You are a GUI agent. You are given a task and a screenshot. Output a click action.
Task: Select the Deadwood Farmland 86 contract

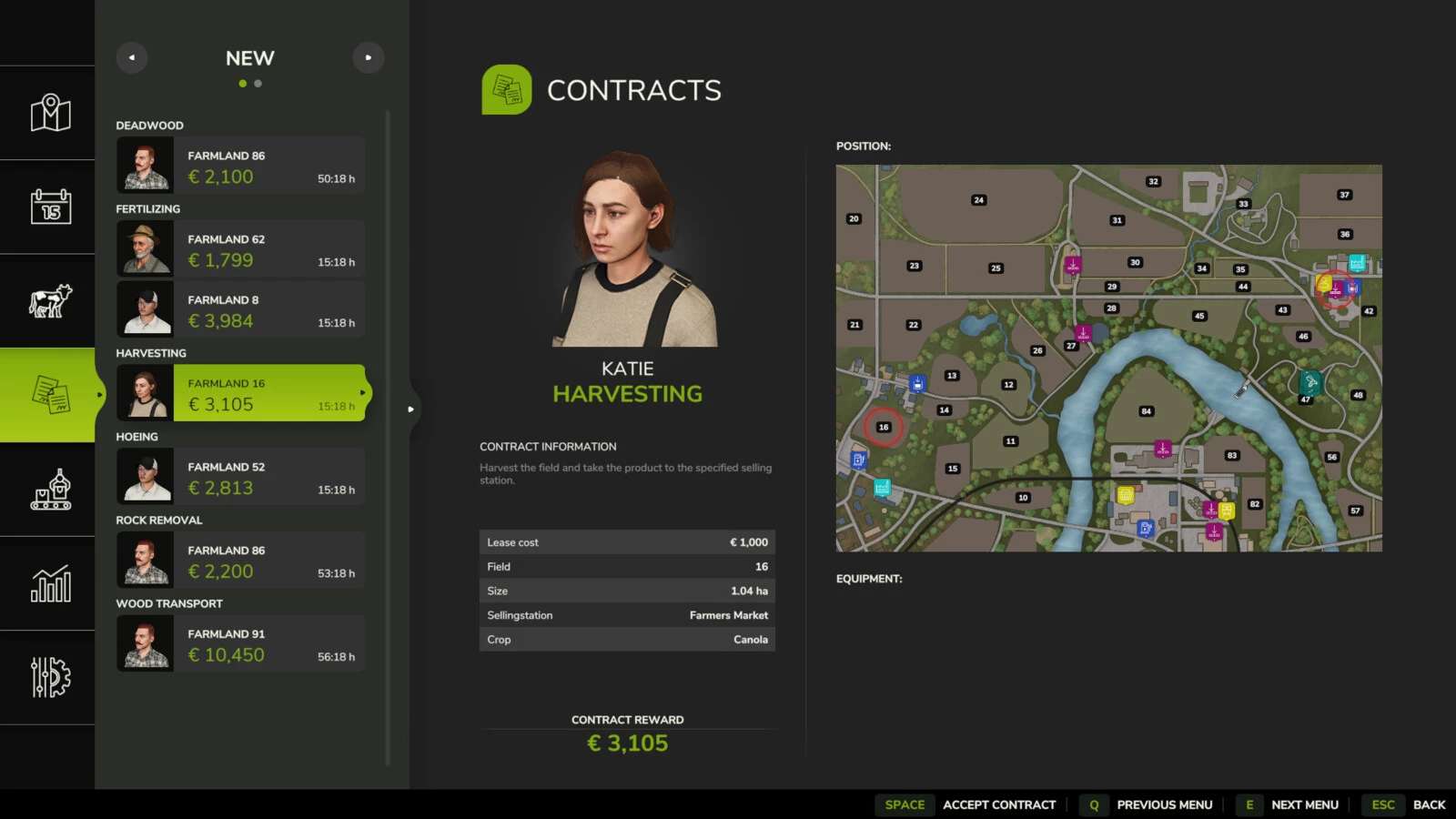pyautogui.click(x=241, y=166)
